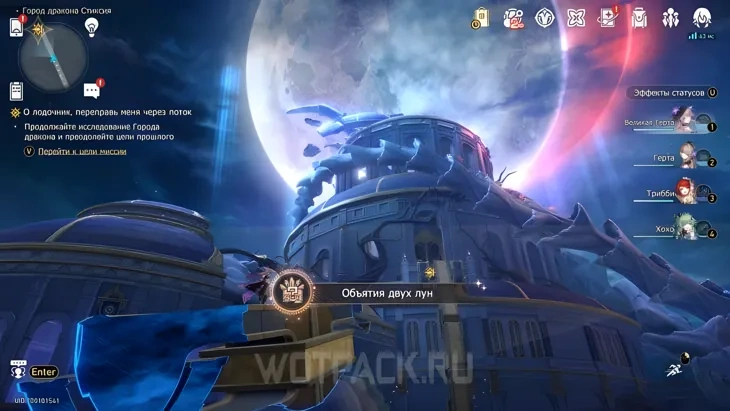The width and height of the screenshot is (730, 411).
Task: Open the character profile head icon
Action: tap(702, 17)
